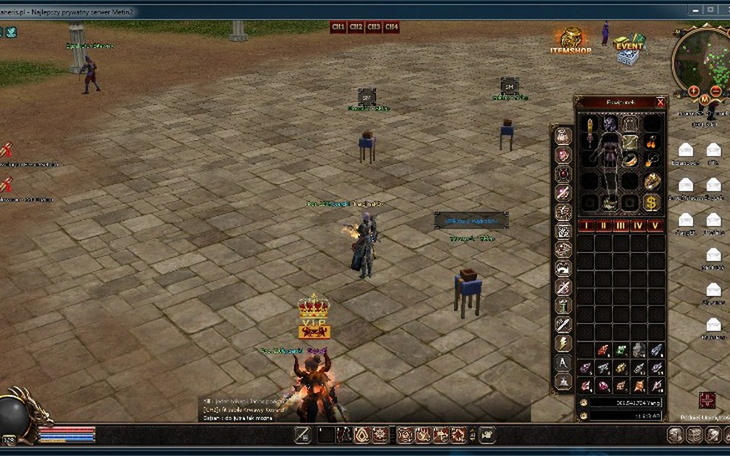The image size is (730, 456).
Task: Zoom out the minimap with minus button
Action: pos(717,91)
